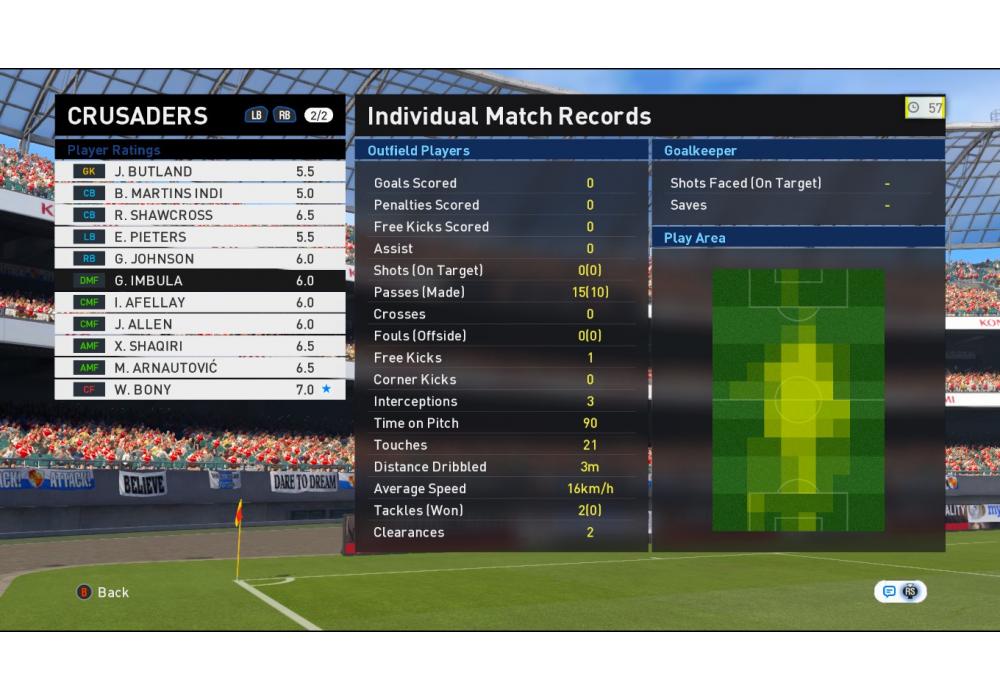Select J. Butland in player ratings

point(200,172)
